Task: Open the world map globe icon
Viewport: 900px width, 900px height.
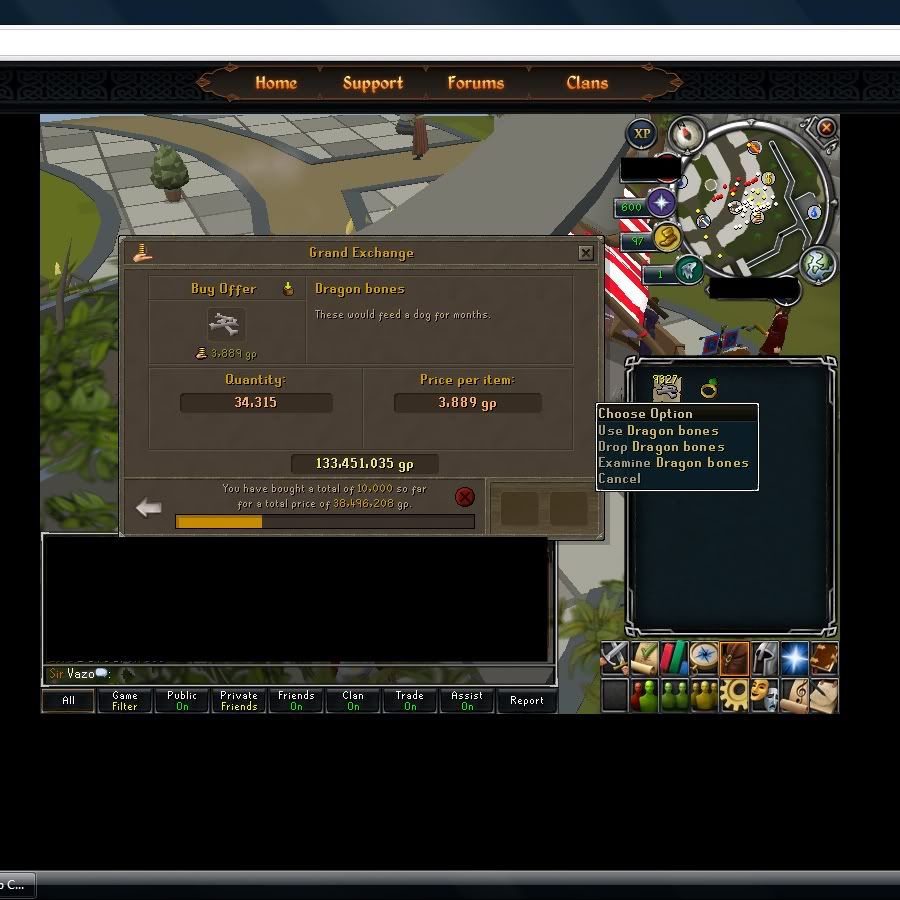Action: [x=818, y=264]
